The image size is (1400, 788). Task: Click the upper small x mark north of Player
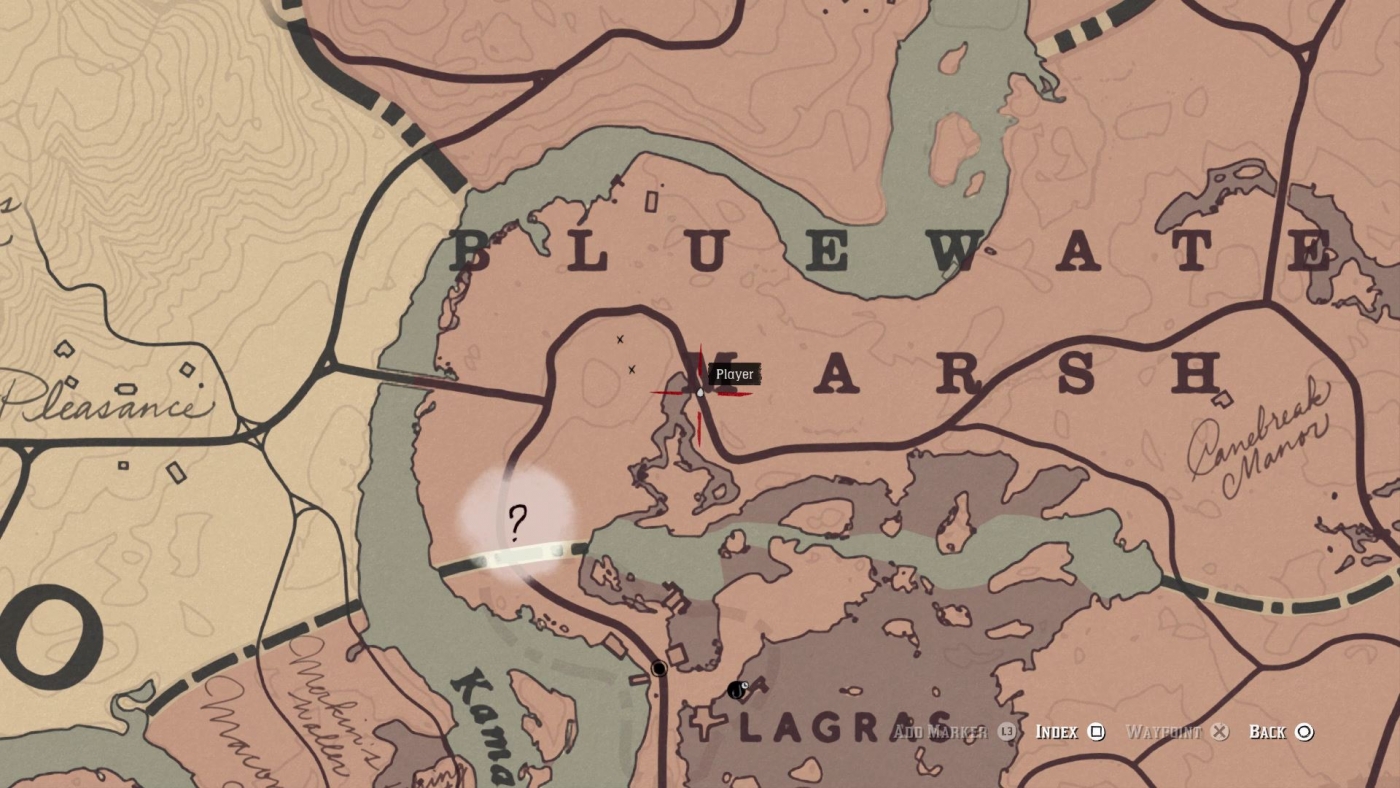pos(620,339)
